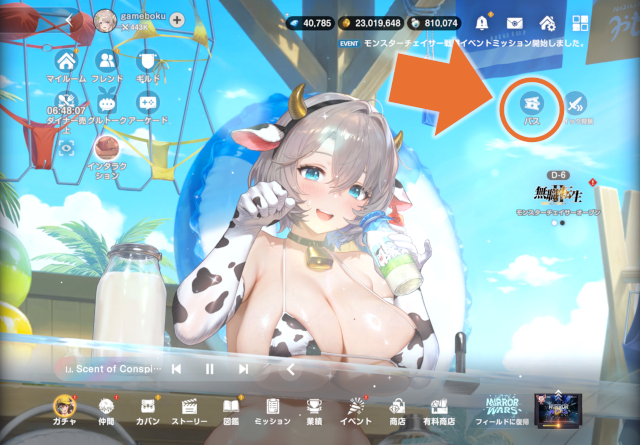Open the イベント events menu
640x445 pixels.
tap(354, 408)
